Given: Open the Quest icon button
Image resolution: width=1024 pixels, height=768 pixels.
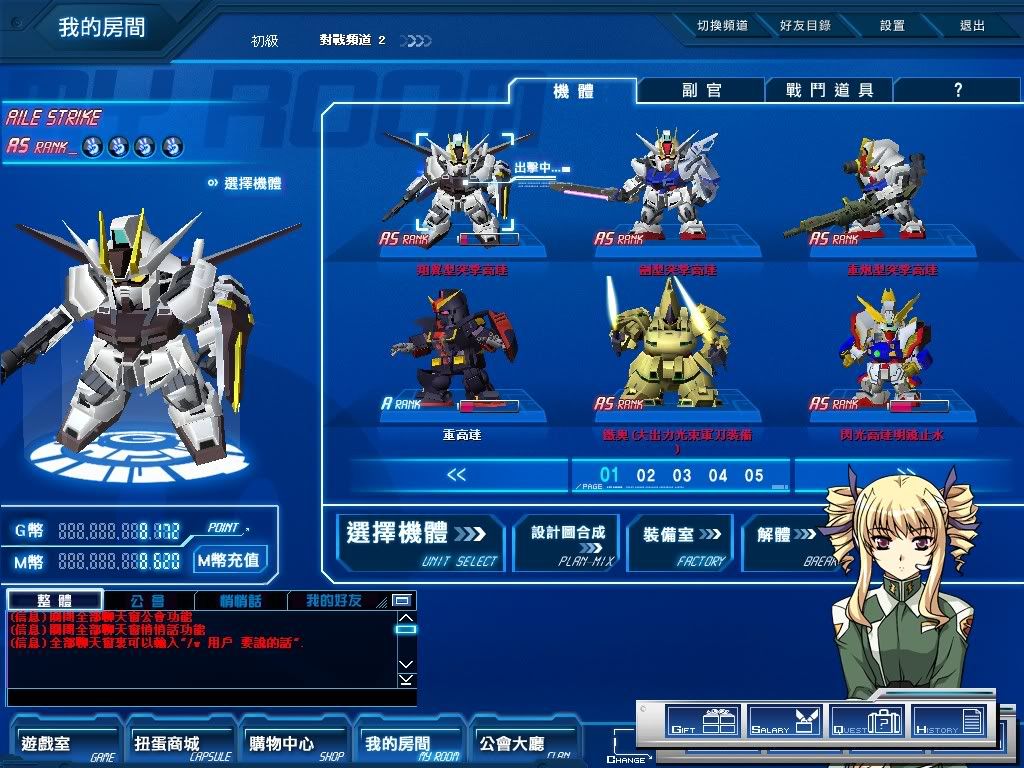Looking at the screenshot, I should click(x=867, y=721).
